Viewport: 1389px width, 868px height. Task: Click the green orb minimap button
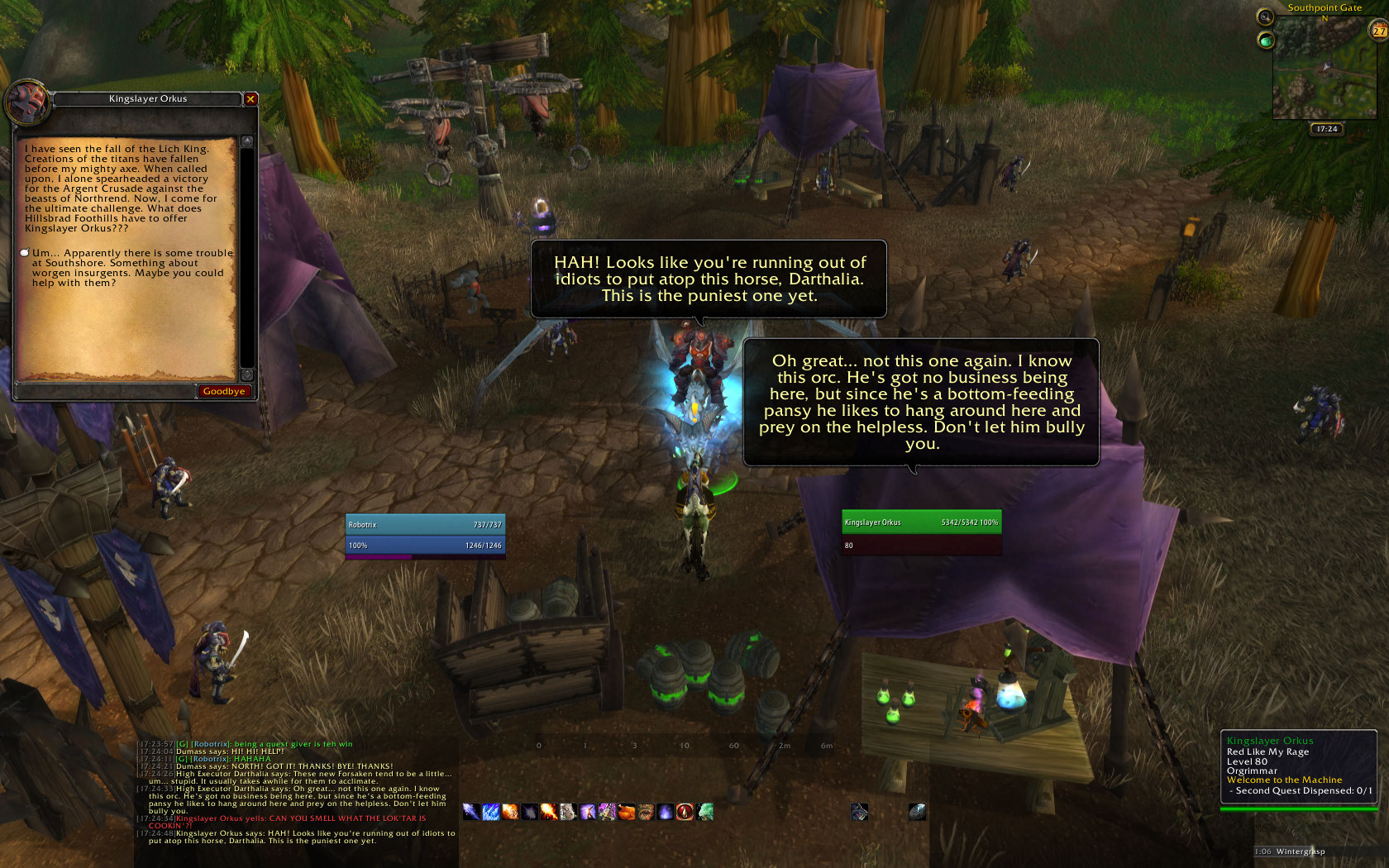coord(1266,40)
